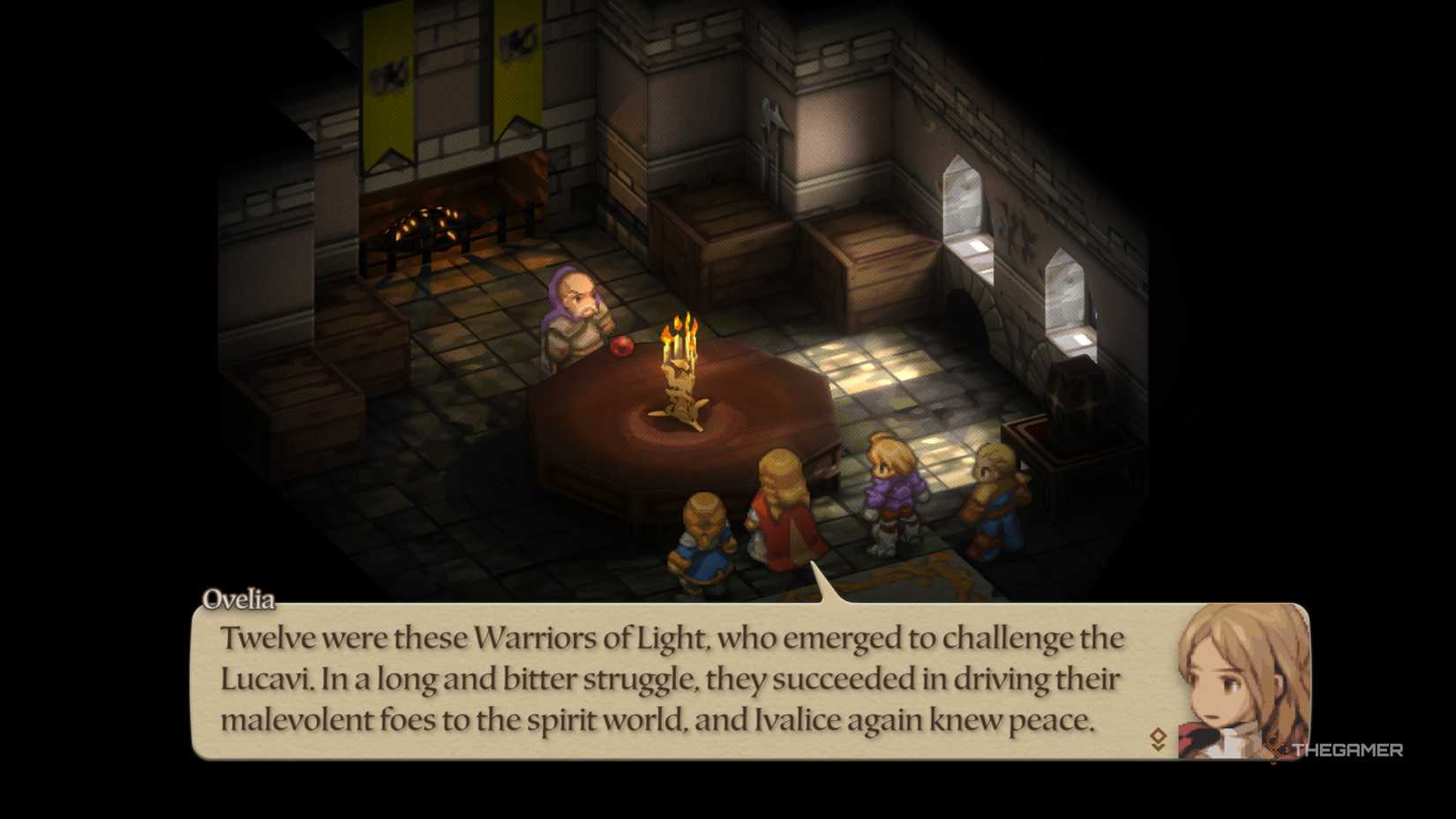This screenshot has height=819, width=1456.
Task: Select the Ovelia name label
Action: point(241,598)
